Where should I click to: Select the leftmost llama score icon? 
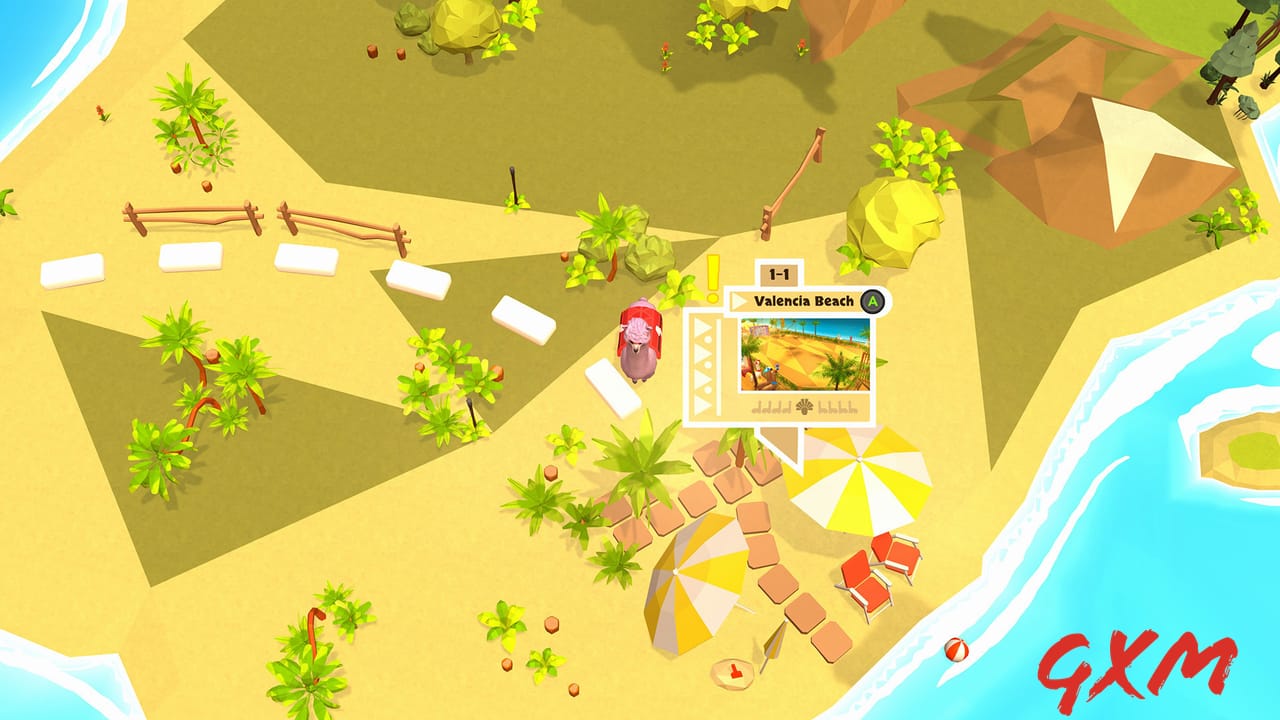pos(757,406)
